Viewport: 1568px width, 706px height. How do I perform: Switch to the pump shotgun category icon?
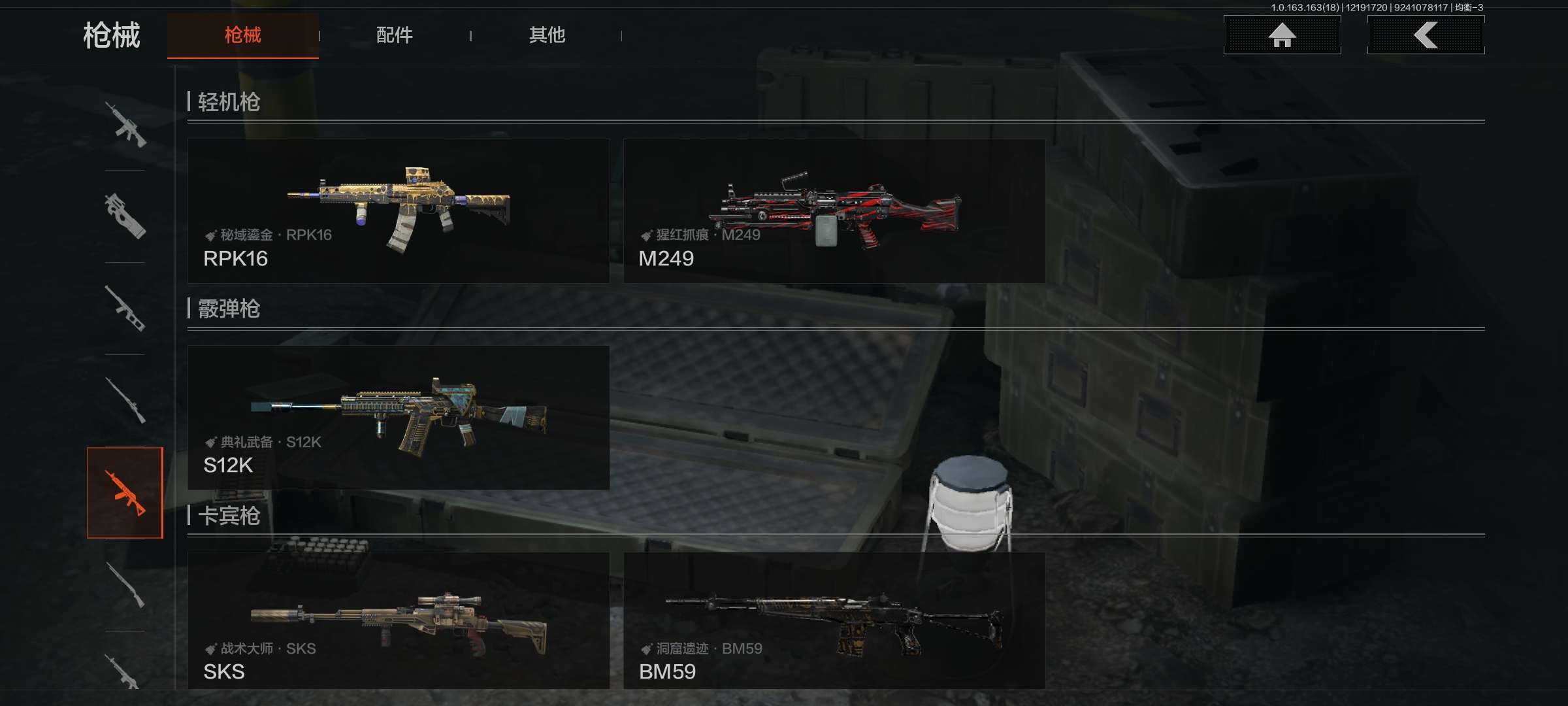125,584
